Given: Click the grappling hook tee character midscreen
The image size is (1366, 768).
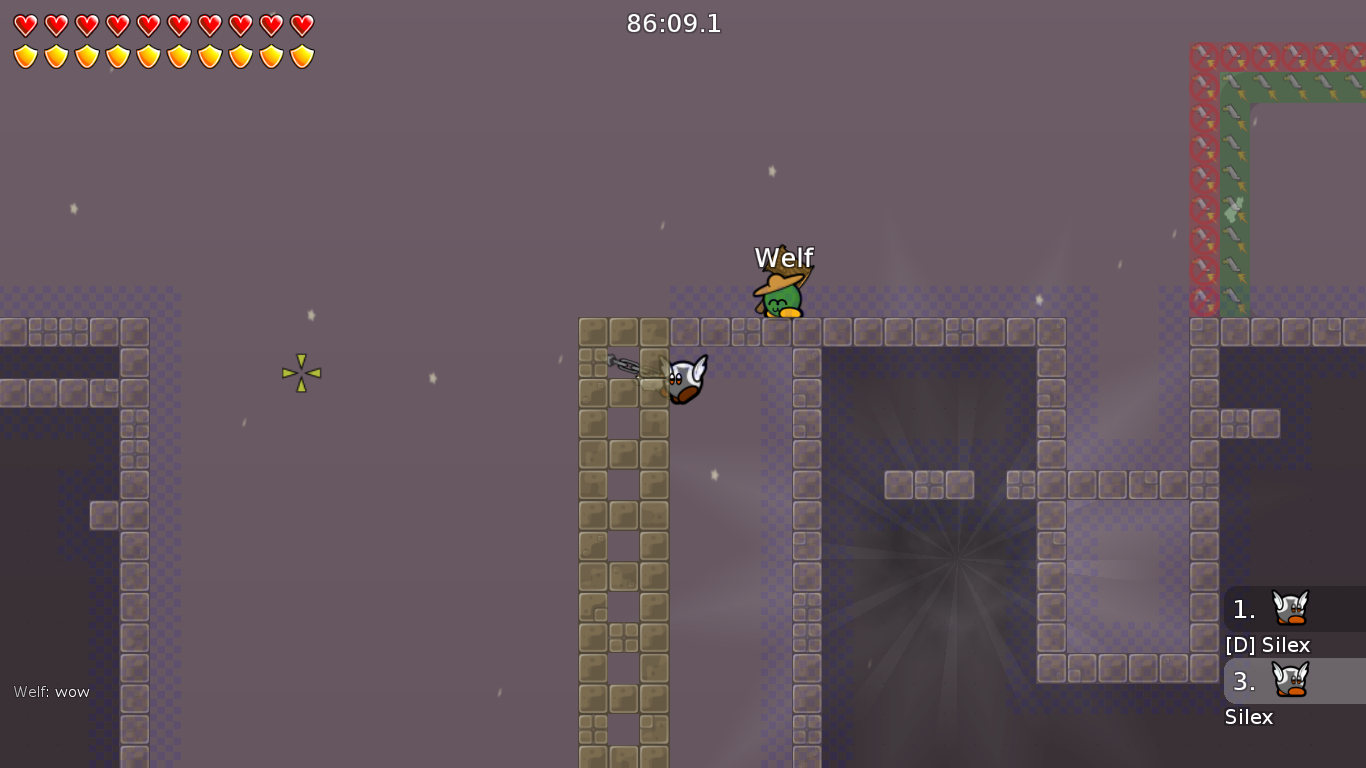Looking at the screenshot, I should click(x=683, y=378).
